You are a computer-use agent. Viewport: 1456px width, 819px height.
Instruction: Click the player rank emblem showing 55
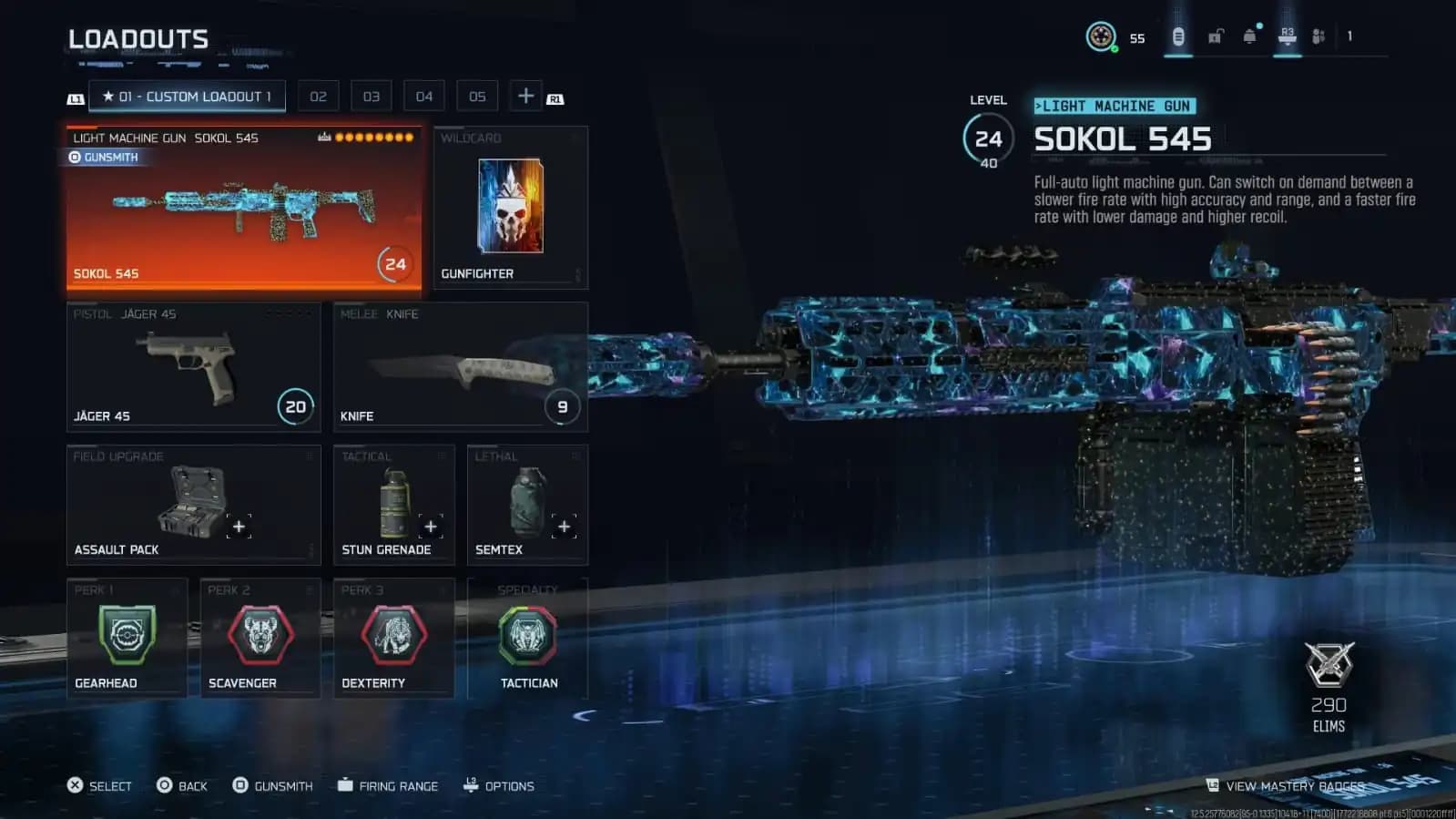[x=1103, y=36]
